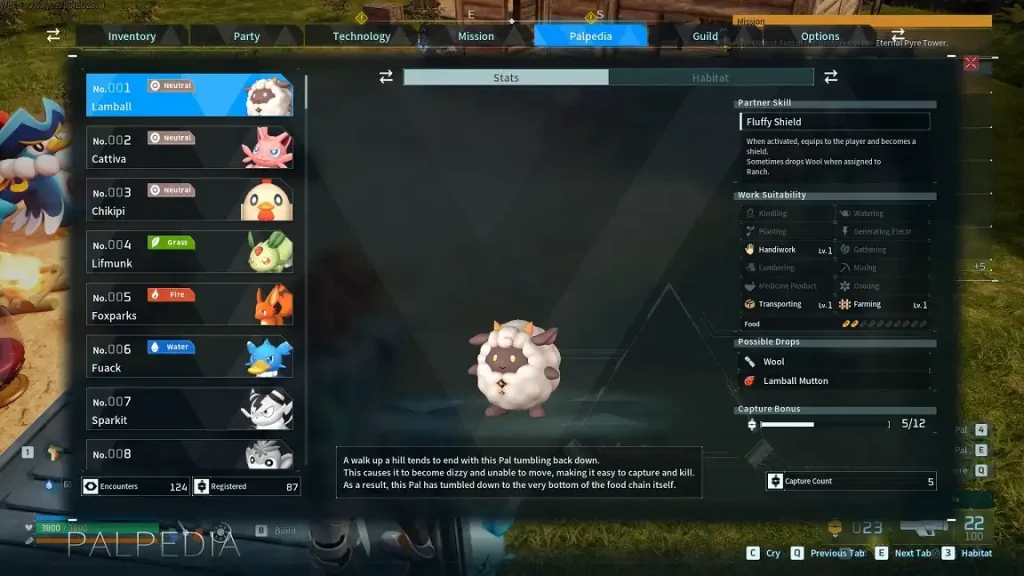Image resolution: width=1024 pixels, height=576 pixels.
Task: Choose Cattiva in the Pal list
Action: click(189, 148)
